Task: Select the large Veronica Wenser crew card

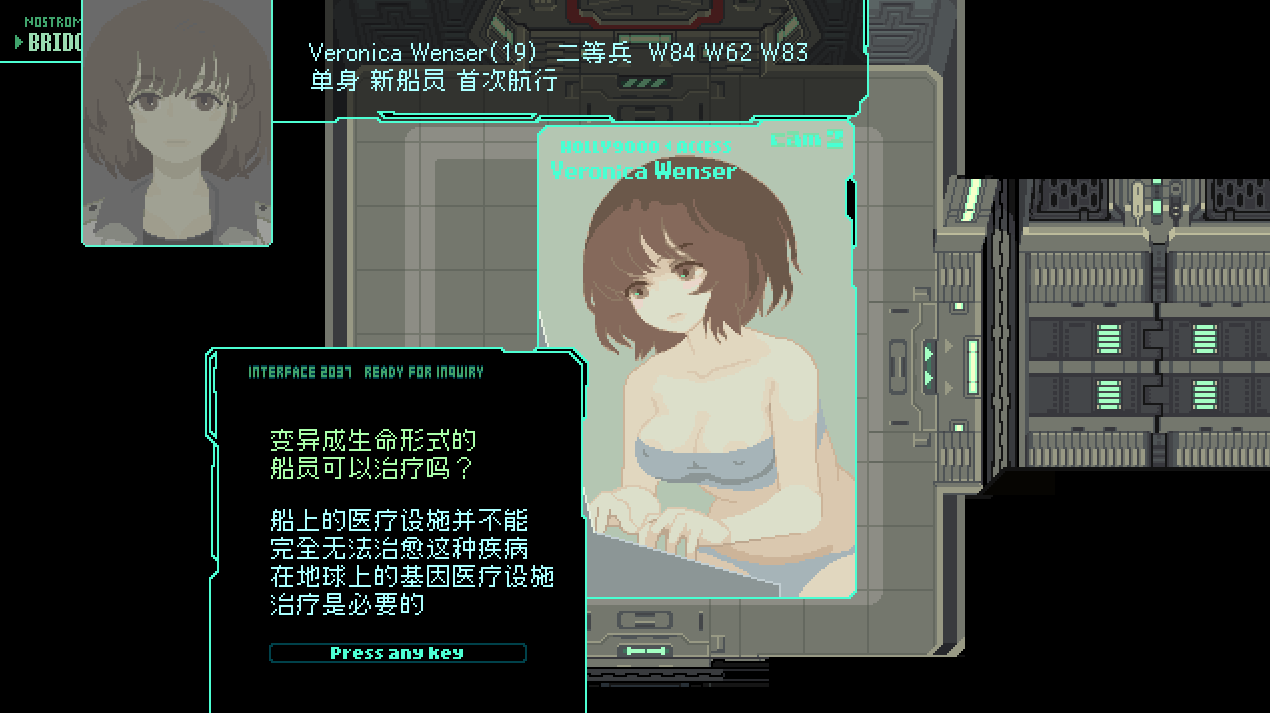Action: pos(697,360)
